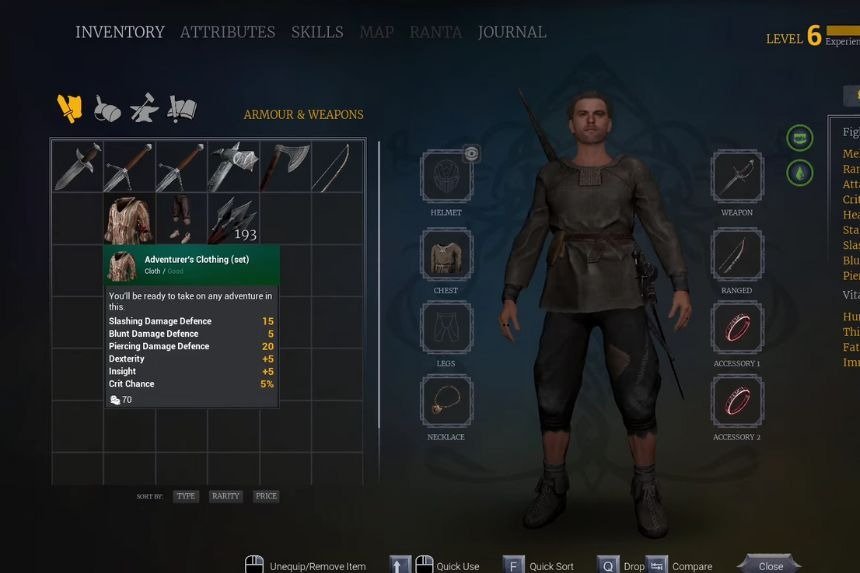Select the Adventurer's Clothing item slot
Image resolution: width=860 pixels, height=573 pixels.
[129, 219]
